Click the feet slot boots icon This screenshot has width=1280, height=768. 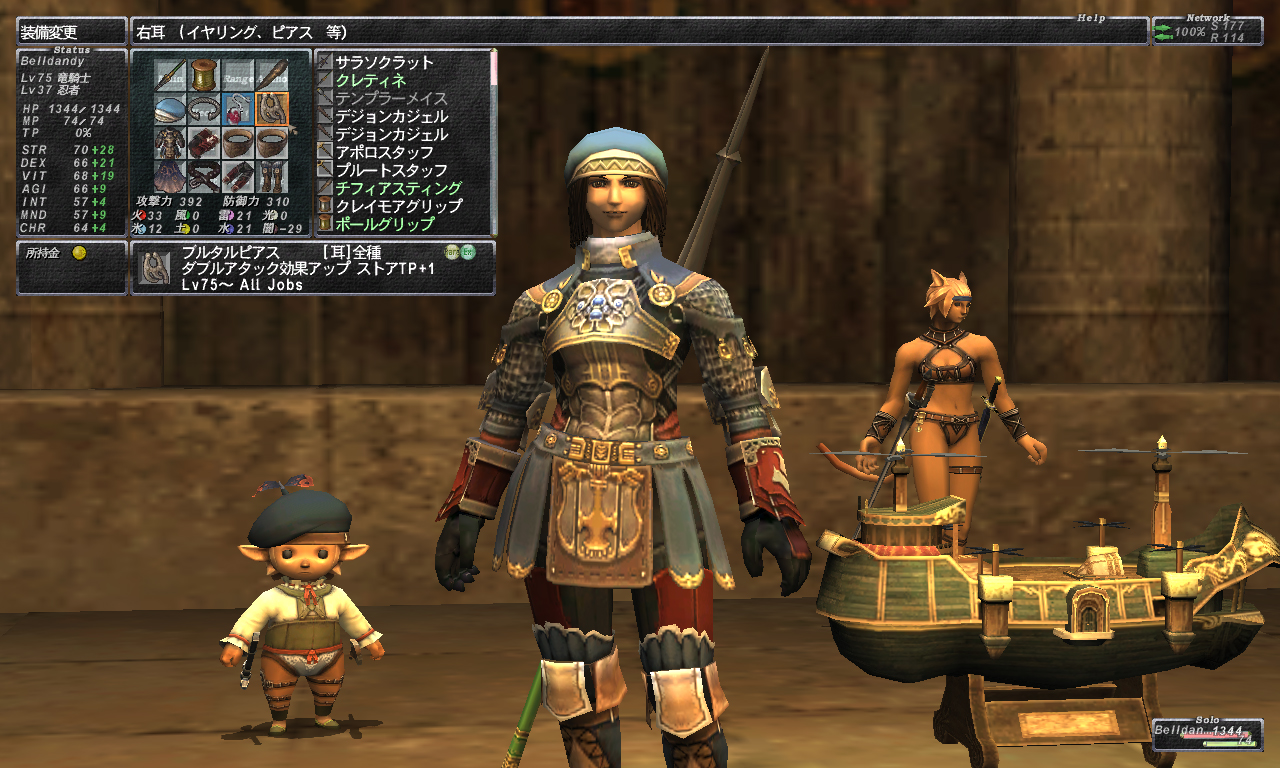tap(272, 177)
